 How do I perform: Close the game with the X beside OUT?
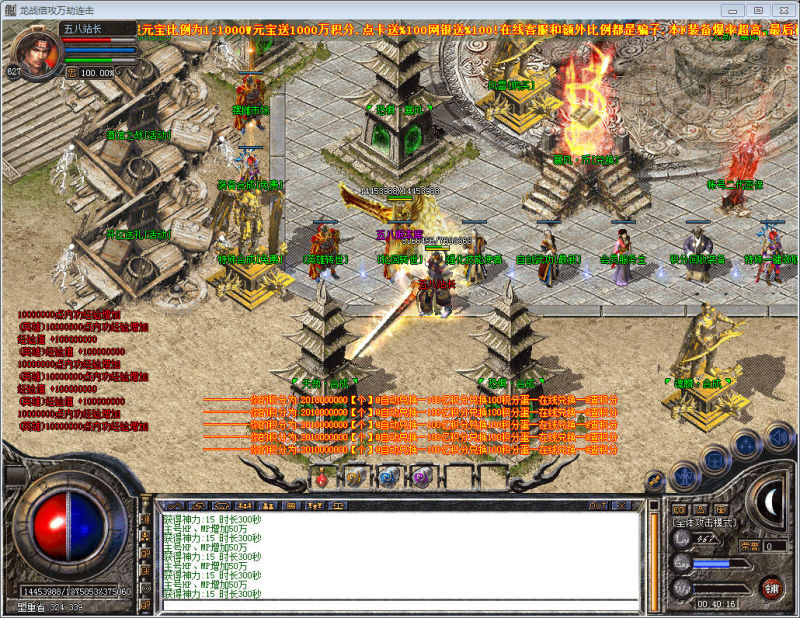619,506
